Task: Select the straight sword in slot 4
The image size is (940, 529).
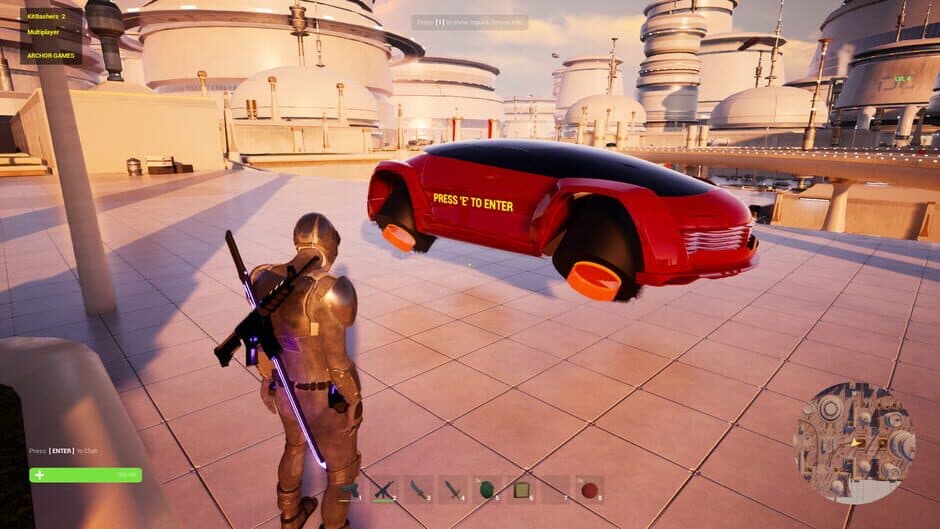Action: click(x=454, y=490)
